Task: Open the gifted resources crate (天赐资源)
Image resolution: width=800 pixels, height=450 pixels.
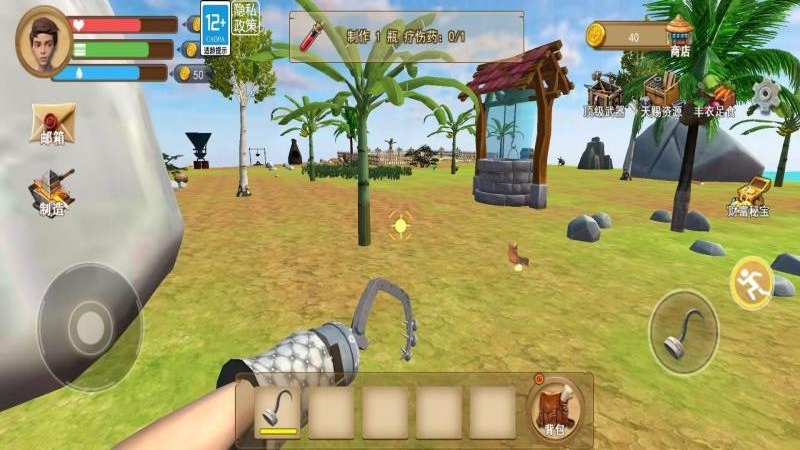Action: point(659,95)
